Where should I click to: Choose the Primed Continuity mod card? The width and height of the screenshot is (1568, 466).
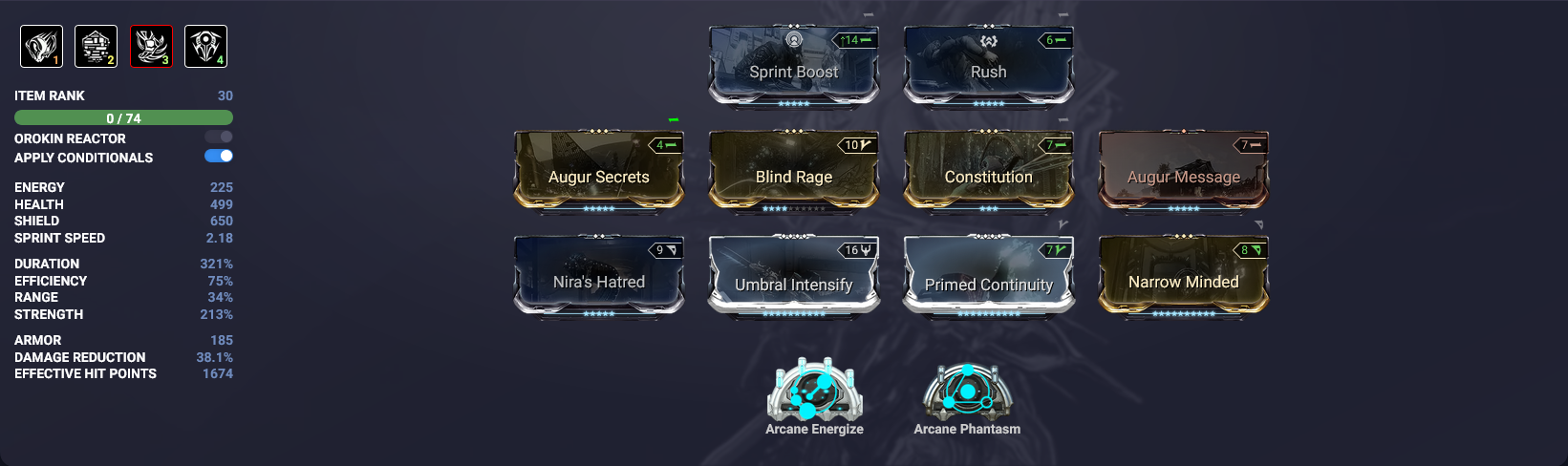988,277
